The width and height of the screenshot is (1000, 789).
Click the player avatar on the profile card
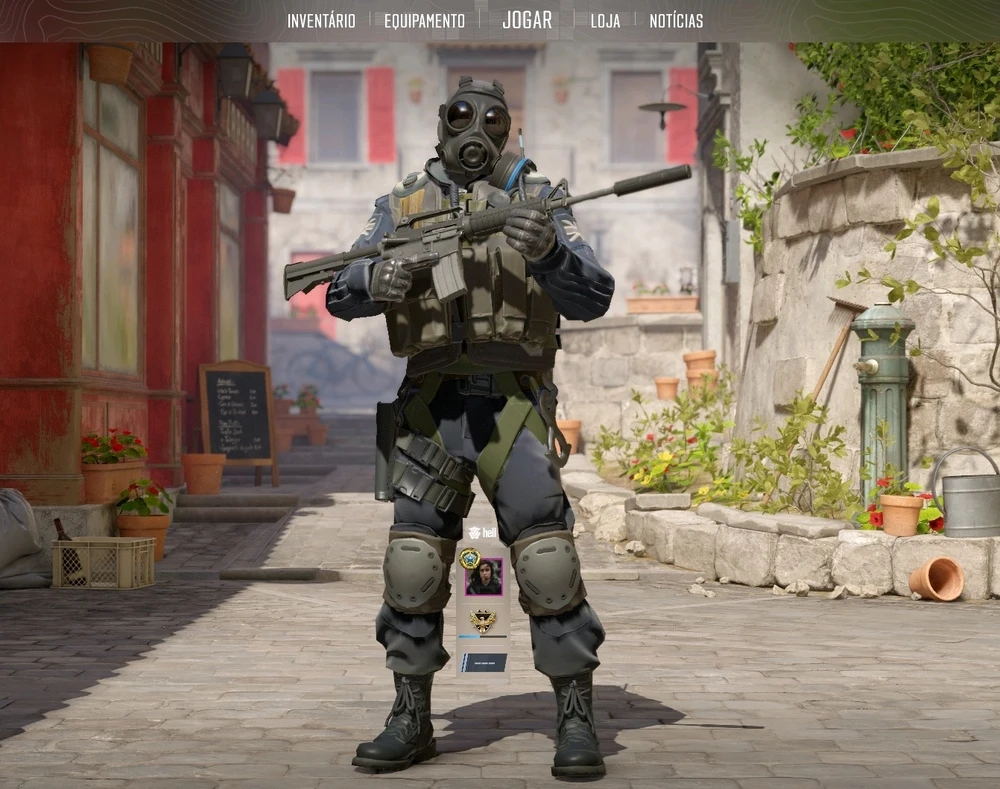(484, 577)
